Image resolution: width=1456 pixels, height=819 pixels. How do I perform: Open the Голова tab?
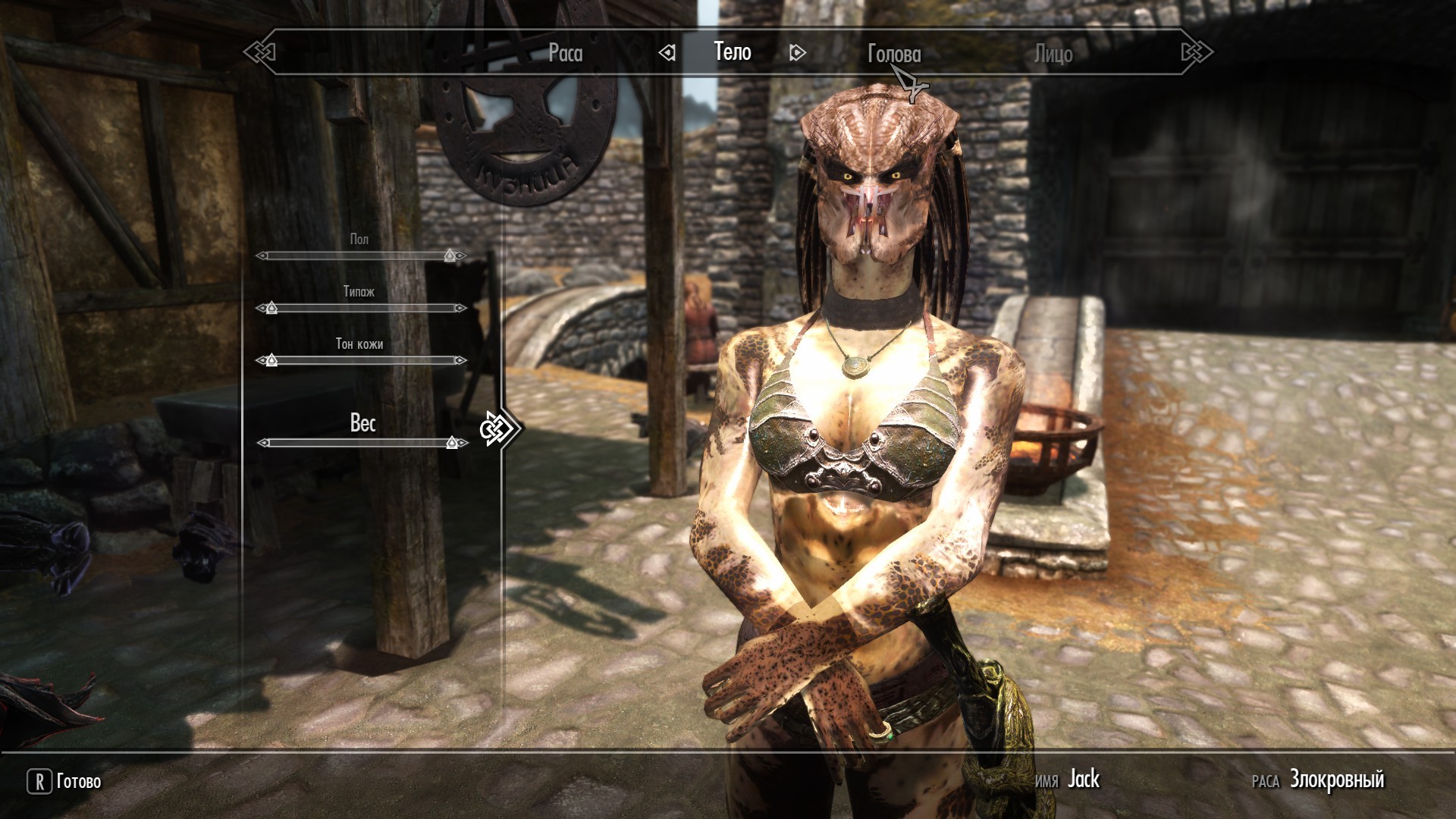click(894, 54)
